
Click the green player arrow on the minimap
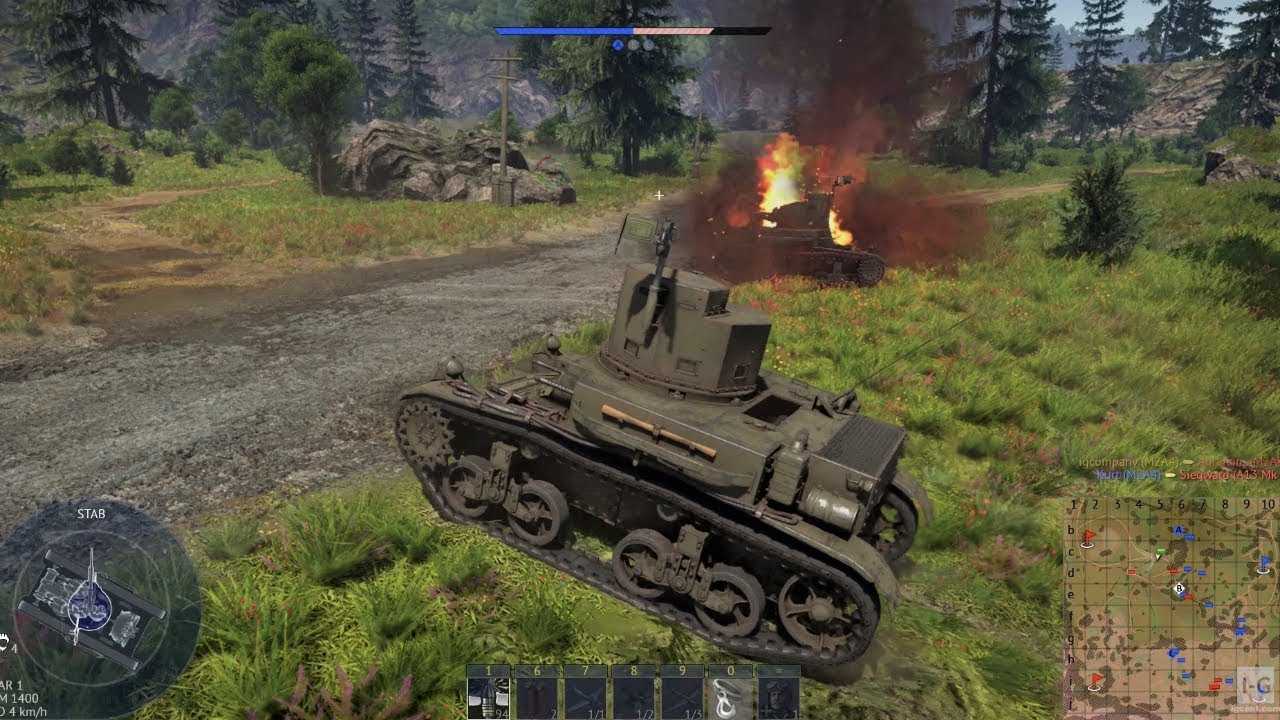(1160, 552)
